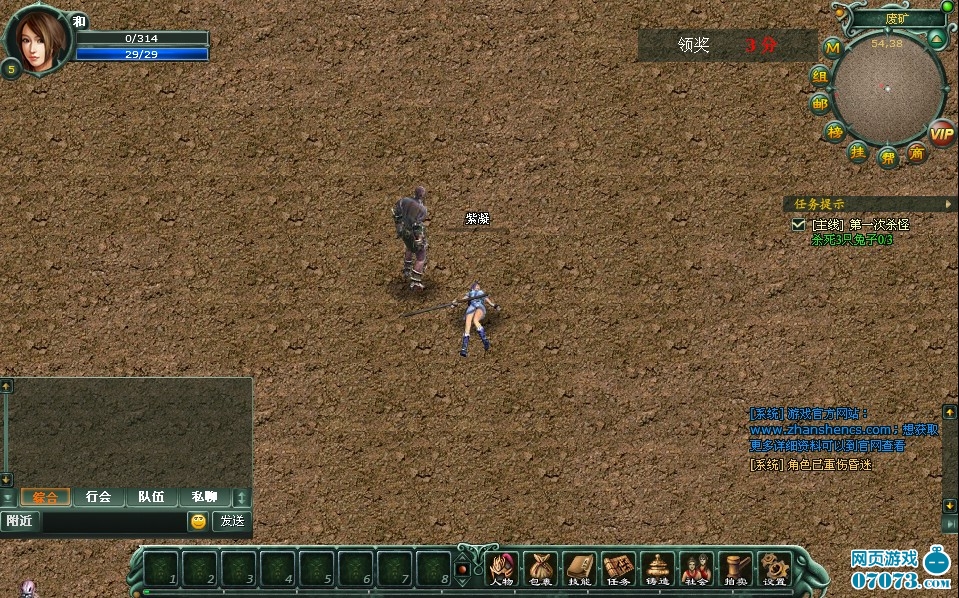Click the VIP button by the minimap
Screen dimensions: 959x598
click(941, 133)
